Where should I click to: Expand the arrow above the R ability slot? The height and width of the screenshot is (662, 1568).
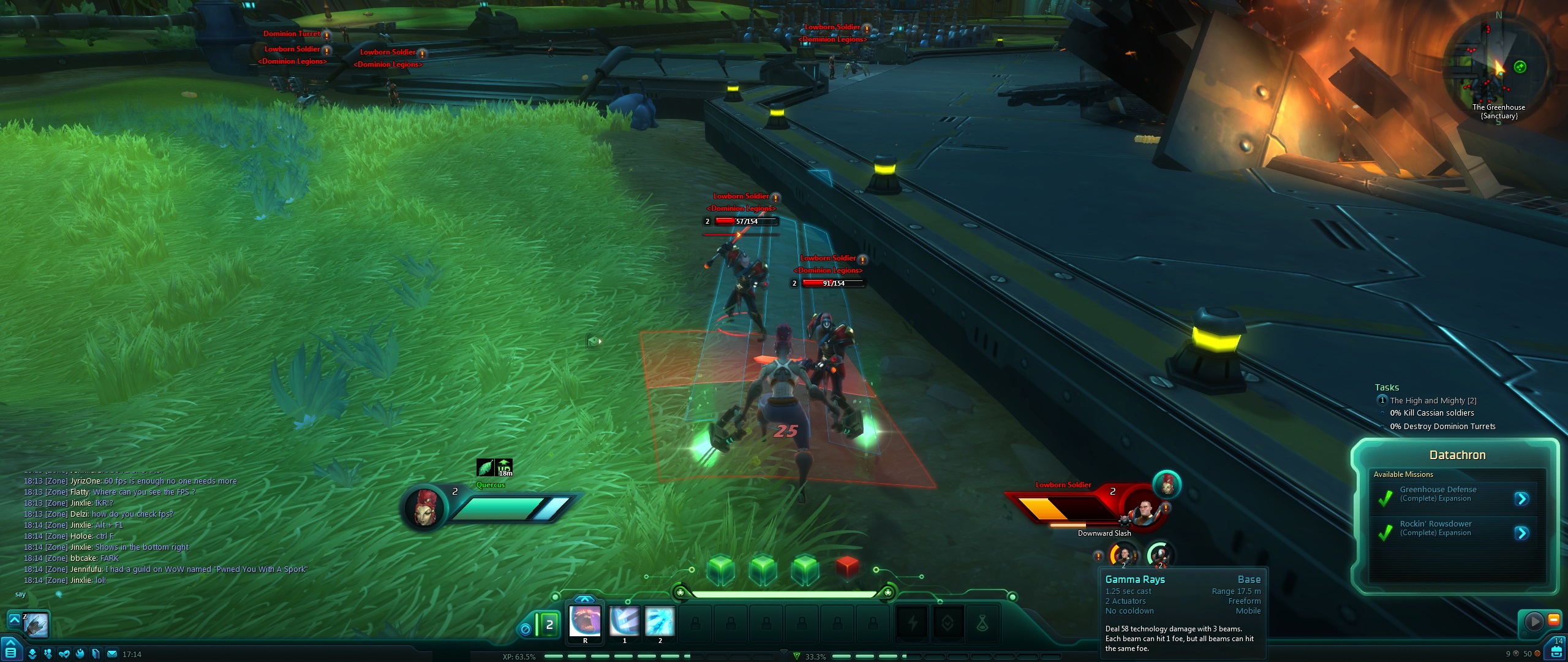coord(585,599)
